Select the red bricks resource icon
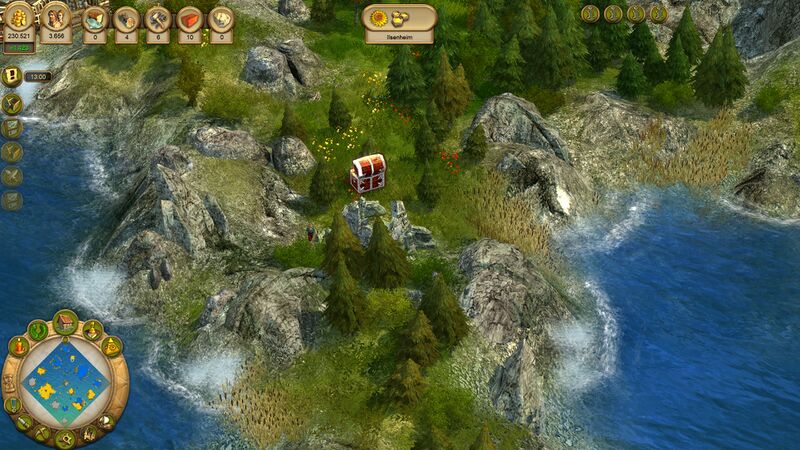 point(189,20)
